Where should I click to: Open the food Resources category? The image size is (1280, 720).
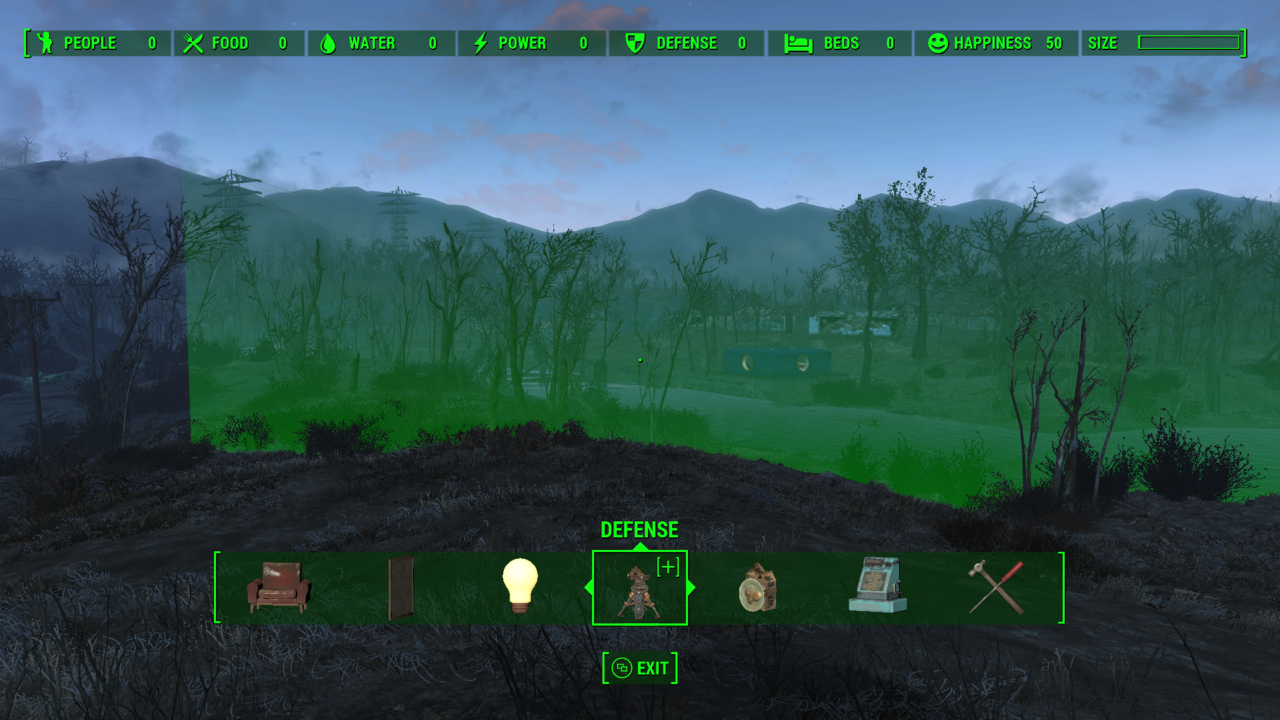point(759,588)
